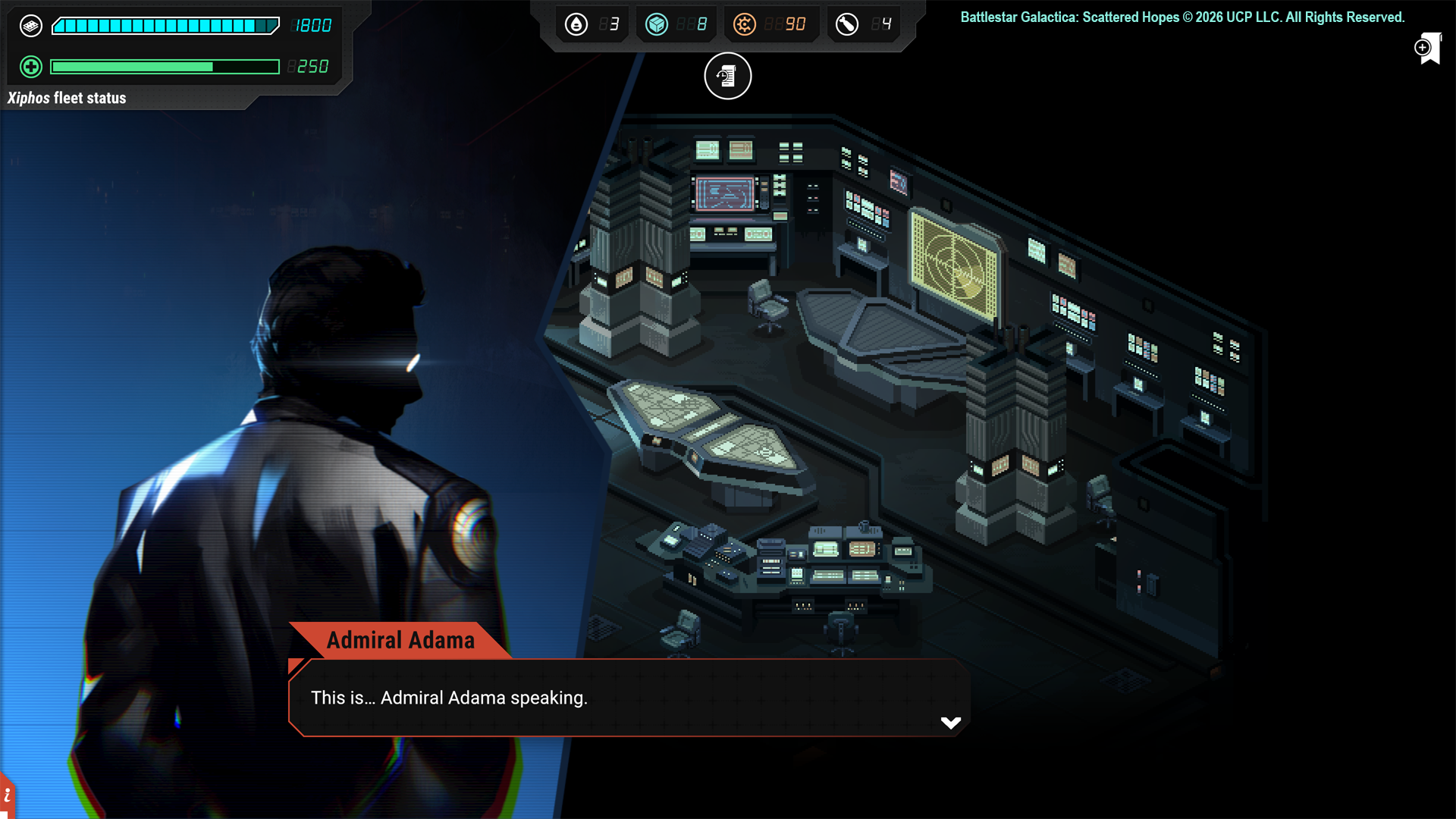
Task: Select the teal supply crate icon
Action: coord(657,24)
